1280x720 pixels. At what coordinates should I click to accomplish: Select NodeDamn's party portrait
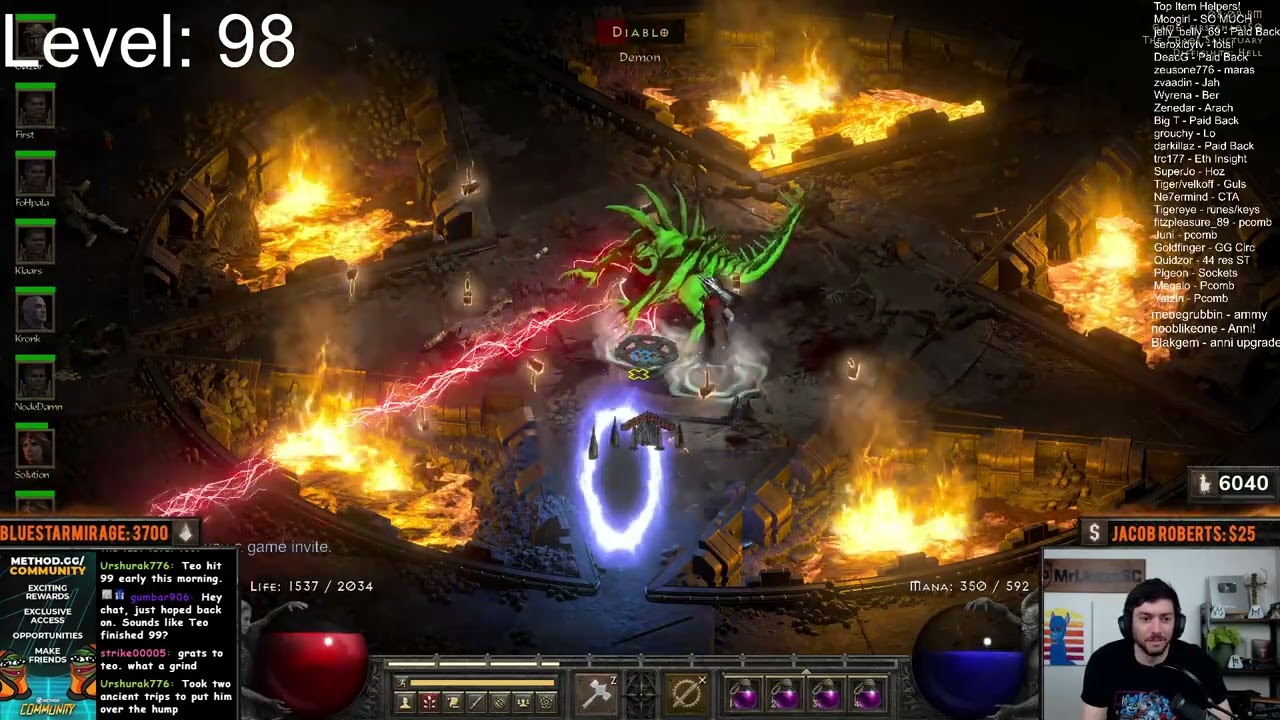[35, 380]
